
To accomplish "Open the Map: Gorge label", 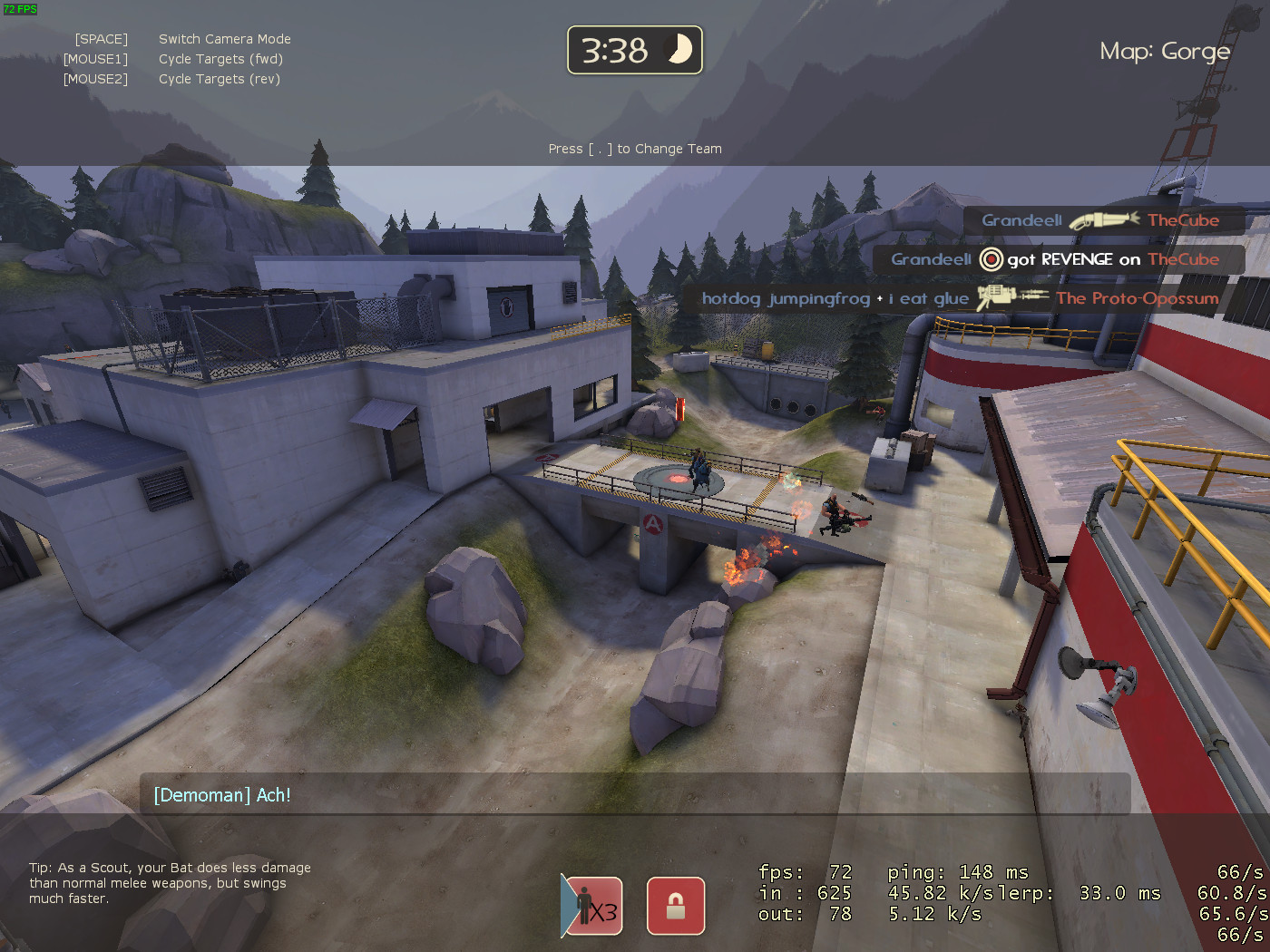I will tap(1165, 52).
